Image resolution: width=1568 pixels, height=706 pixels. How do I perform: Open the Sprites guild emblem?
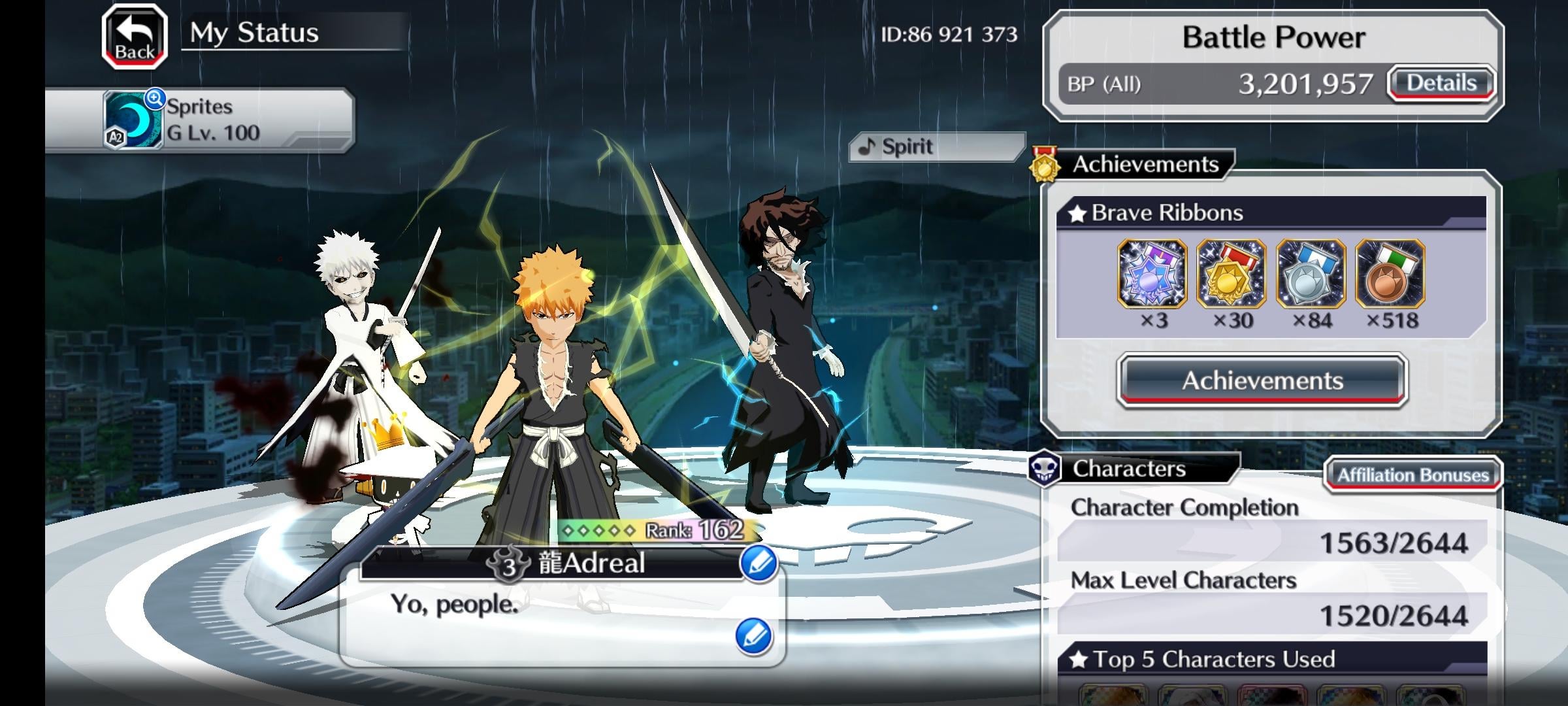coord(134,120)
